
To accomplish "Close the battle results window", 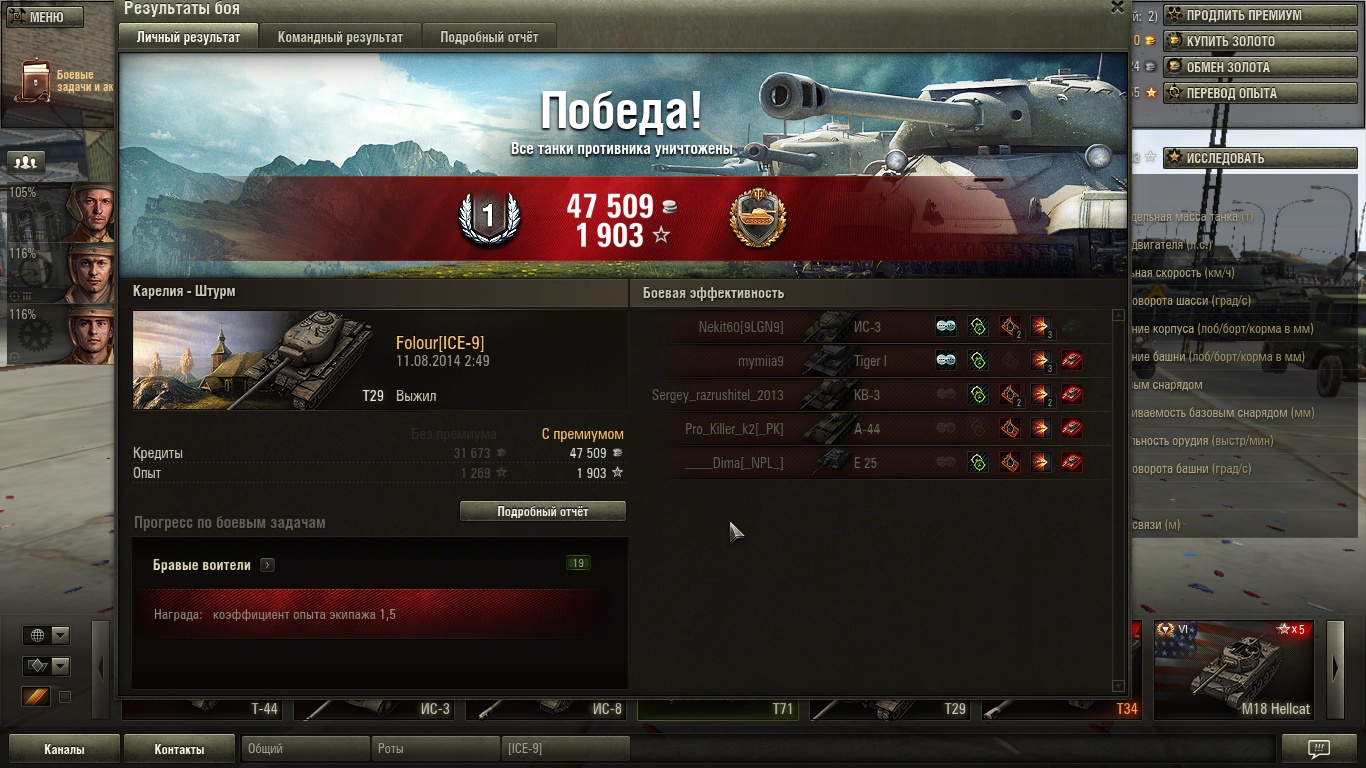I will click(1117, 8).
